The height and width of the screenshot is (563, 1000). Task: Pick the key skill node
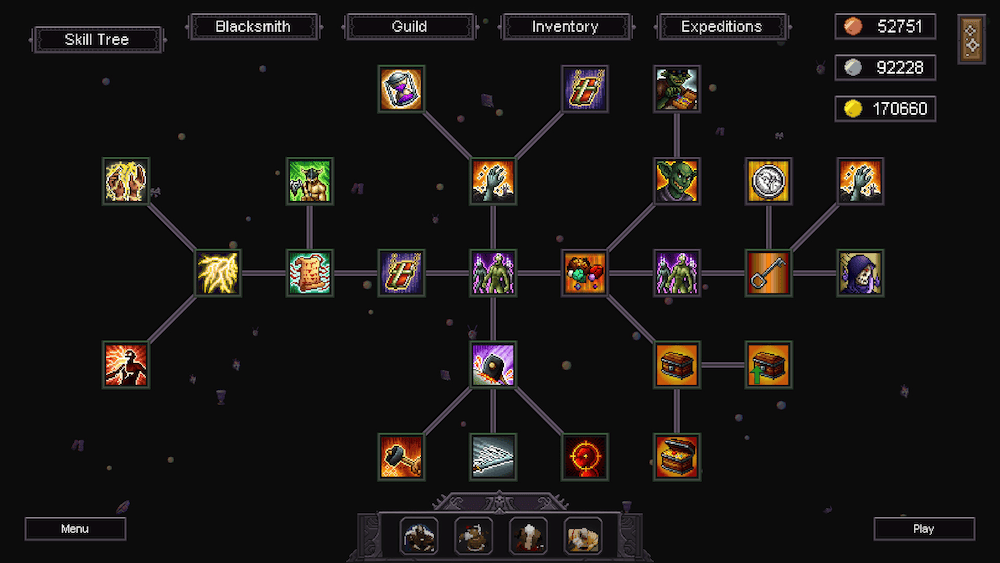tap(769, 273)
